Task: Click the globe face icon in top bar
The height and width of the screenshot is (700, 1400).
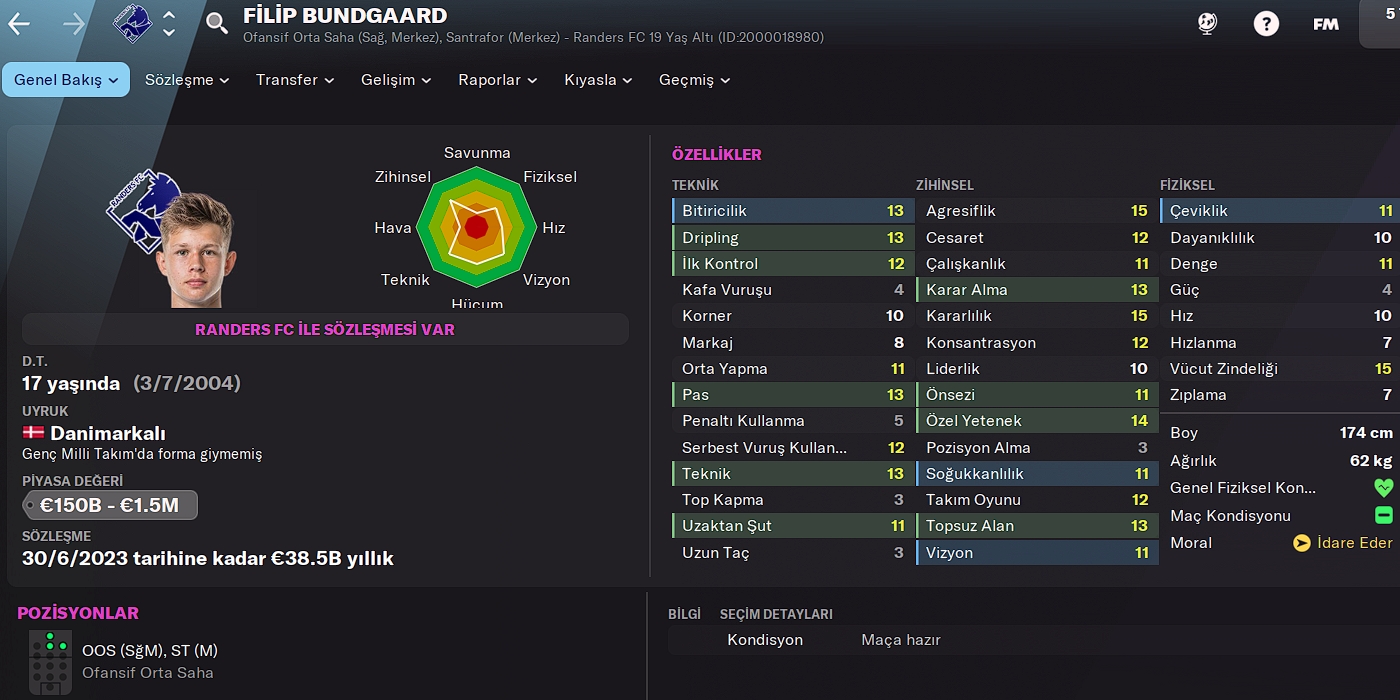Action: pos(1207,24)
